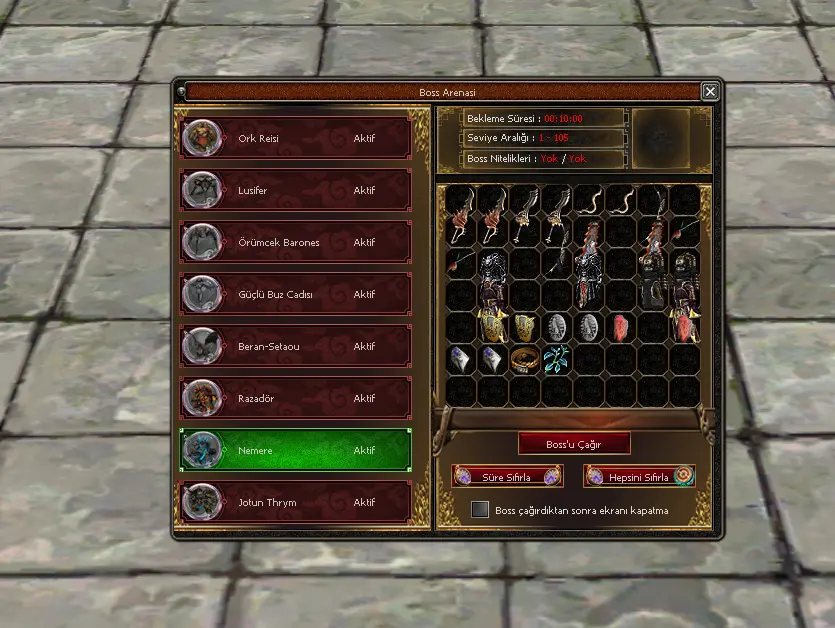Activate the Hepsini Sıfırla button
Screen dimensions: 835x628
[640, 477]
